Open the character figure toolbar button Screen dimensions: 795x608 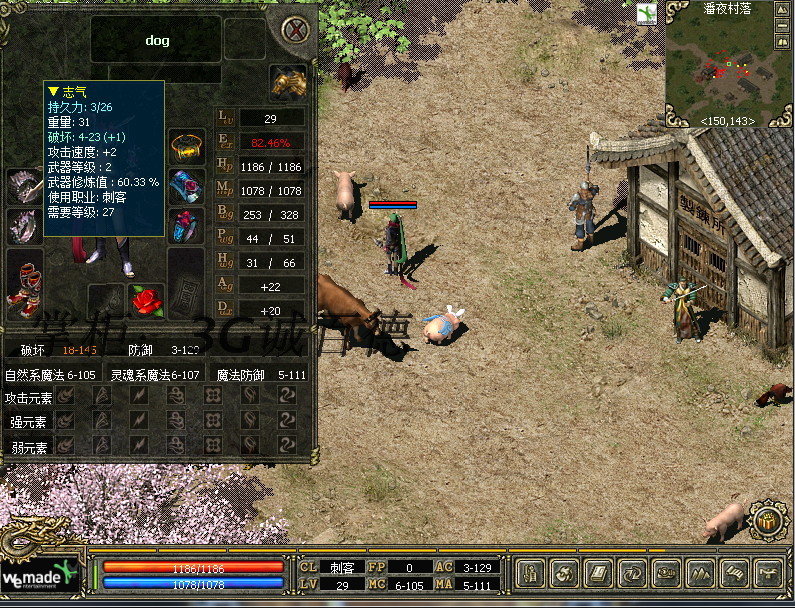pos(532,574)
